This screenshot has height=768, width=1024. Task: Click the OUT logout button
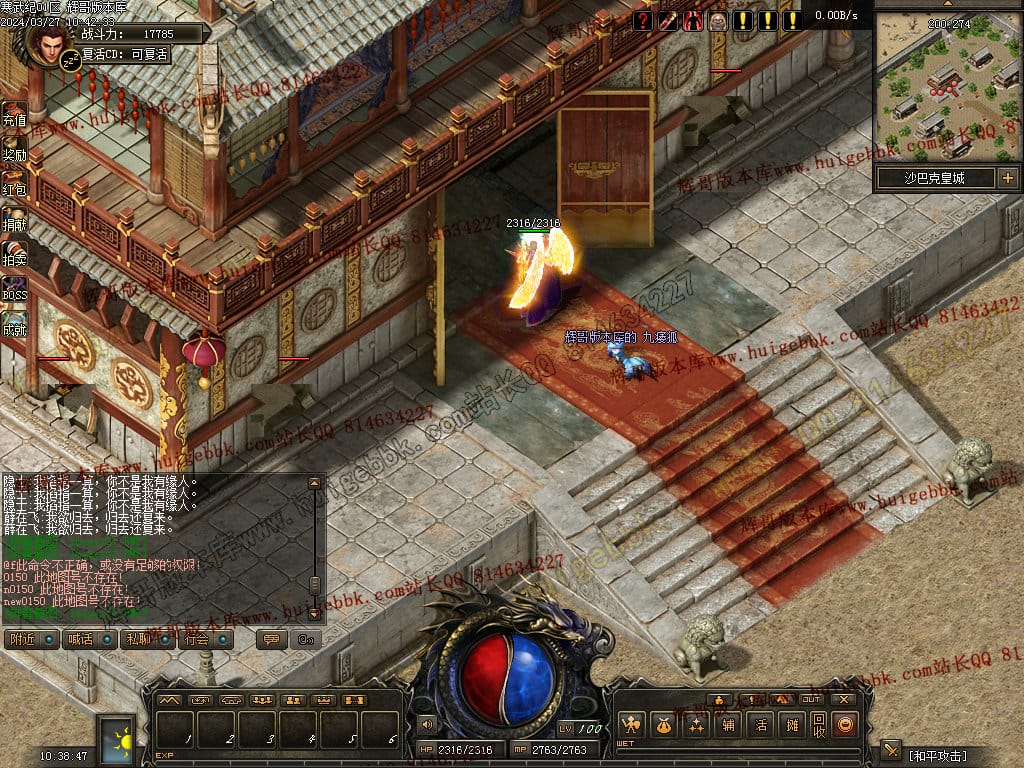coord(811,699)
